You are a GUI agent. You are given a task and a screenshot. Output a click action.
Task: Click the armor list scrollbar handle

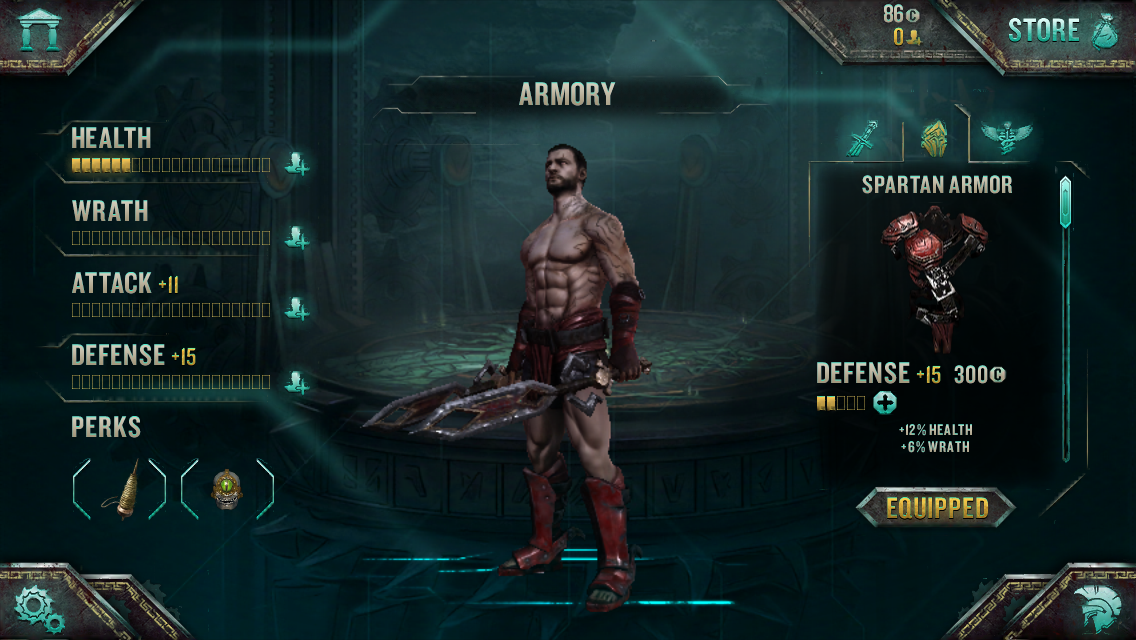tap(1065, 203)
